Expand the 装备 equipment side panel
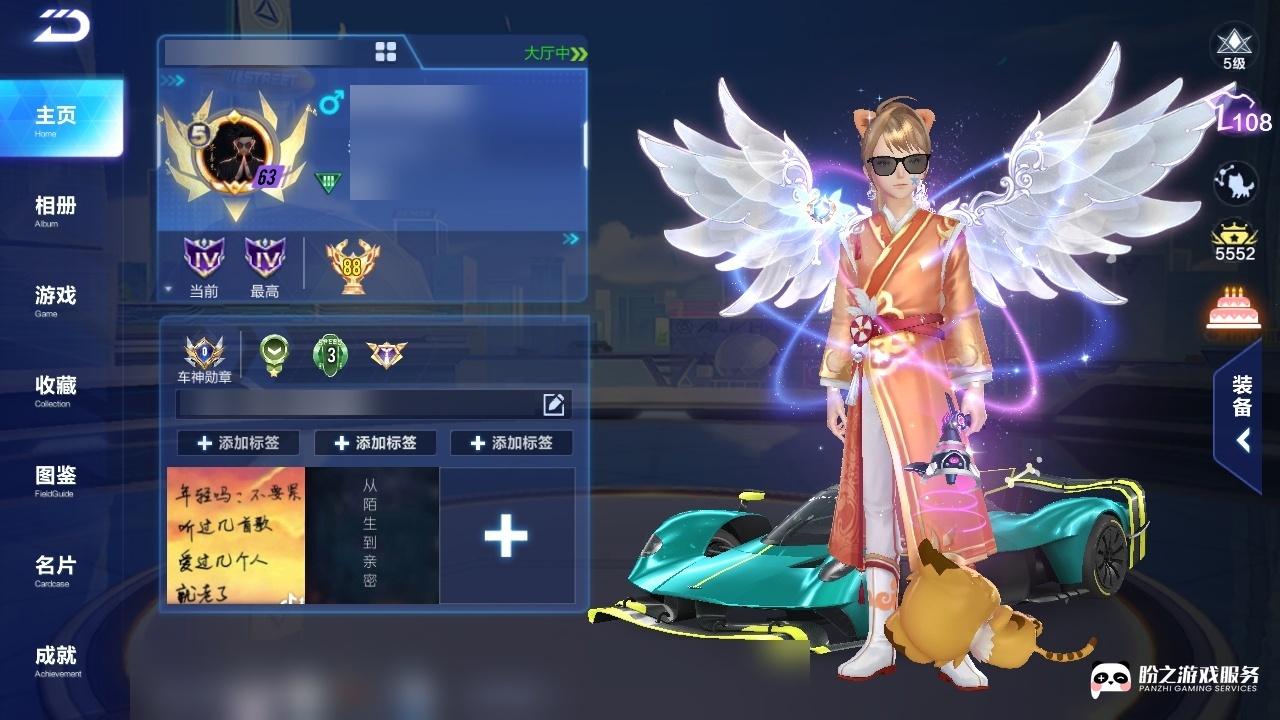The image size is (1280, 720). click(x=1241, y=415)
